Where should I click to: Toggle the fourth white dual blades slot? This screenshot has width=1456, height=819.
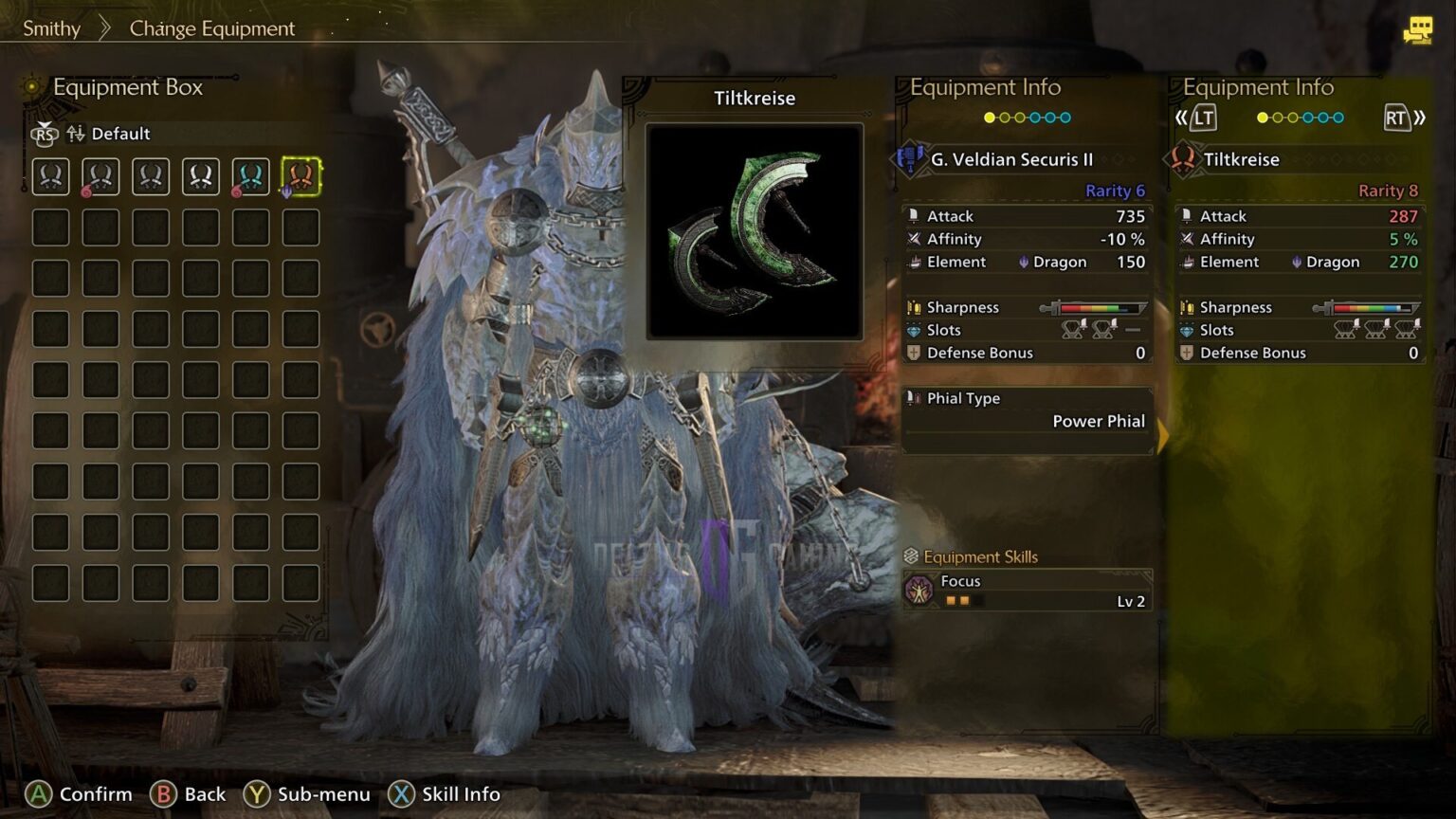click(201, 175)
